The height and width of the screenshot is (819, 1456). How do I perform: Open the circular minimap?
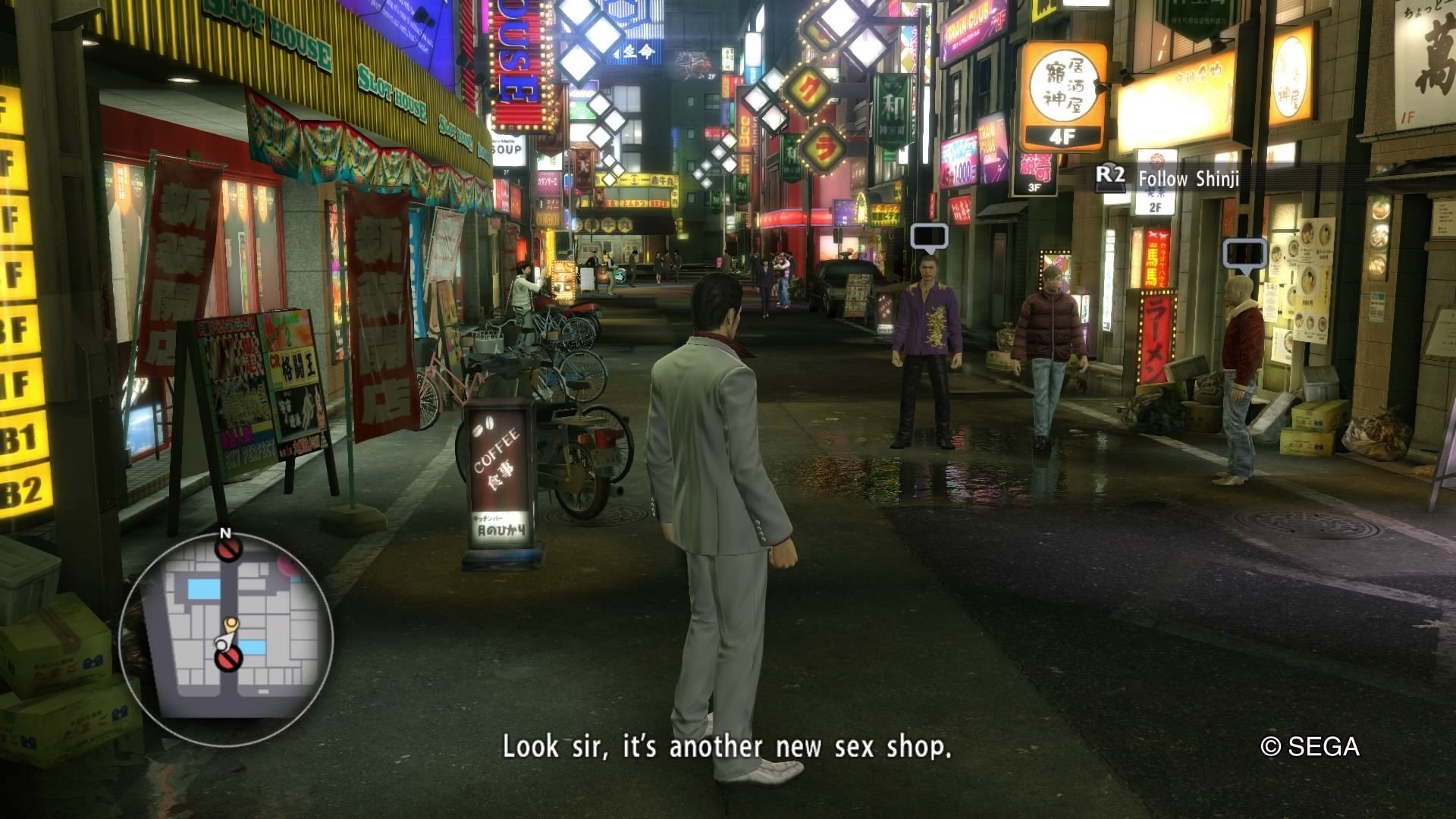[225, 635]
